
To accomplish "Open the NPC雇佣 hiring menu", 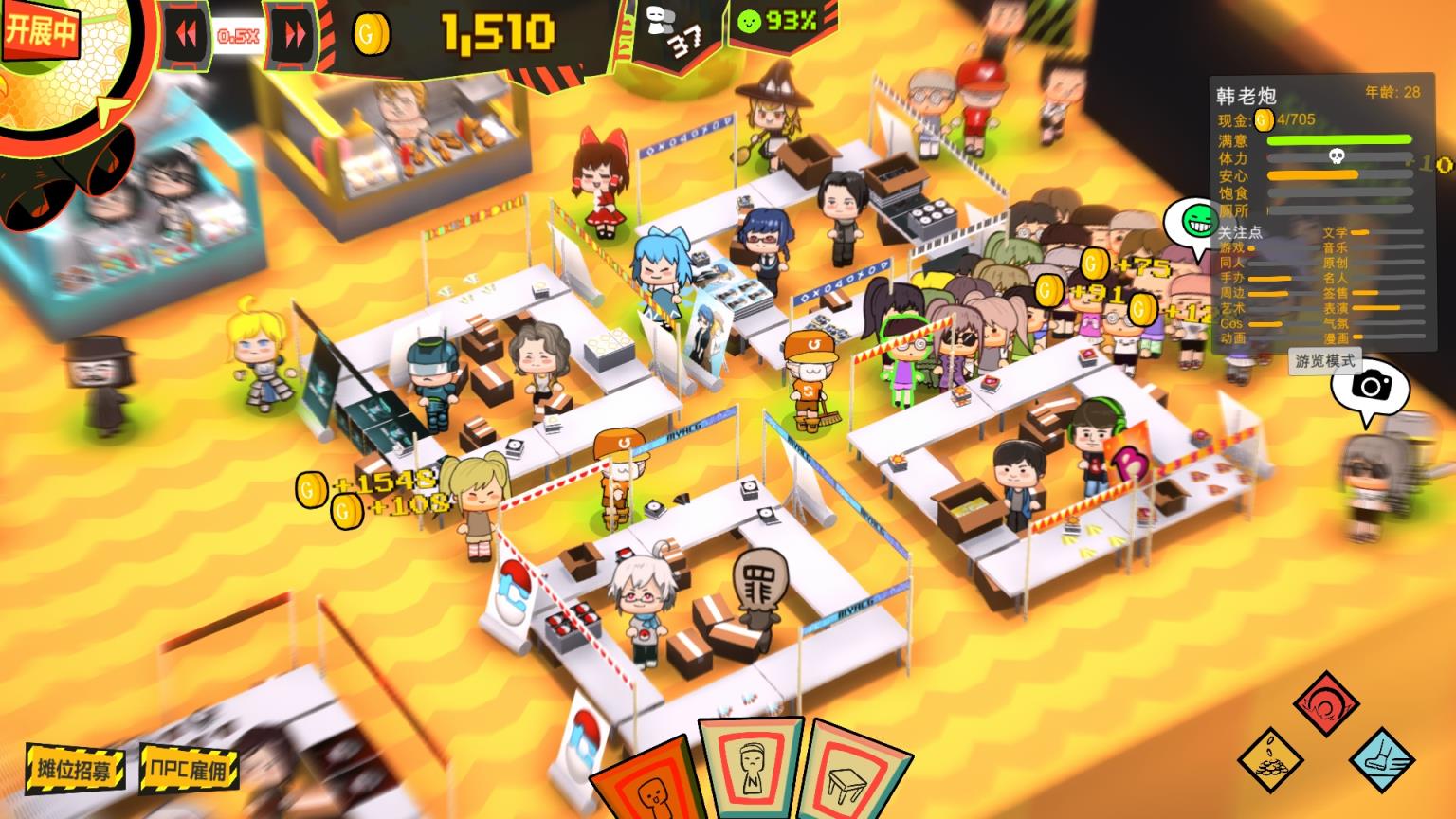I will (189, 767).
